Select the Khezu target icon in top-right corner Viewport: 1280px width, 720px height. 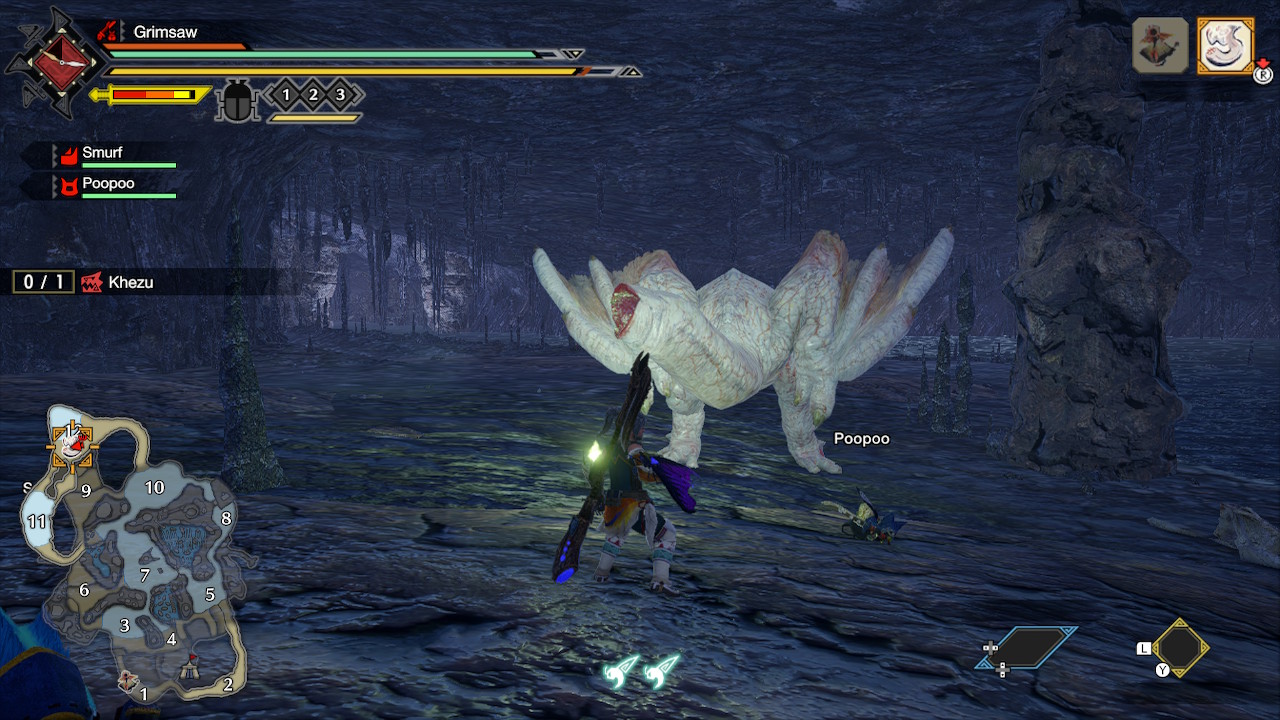(x=1225, y=45)
